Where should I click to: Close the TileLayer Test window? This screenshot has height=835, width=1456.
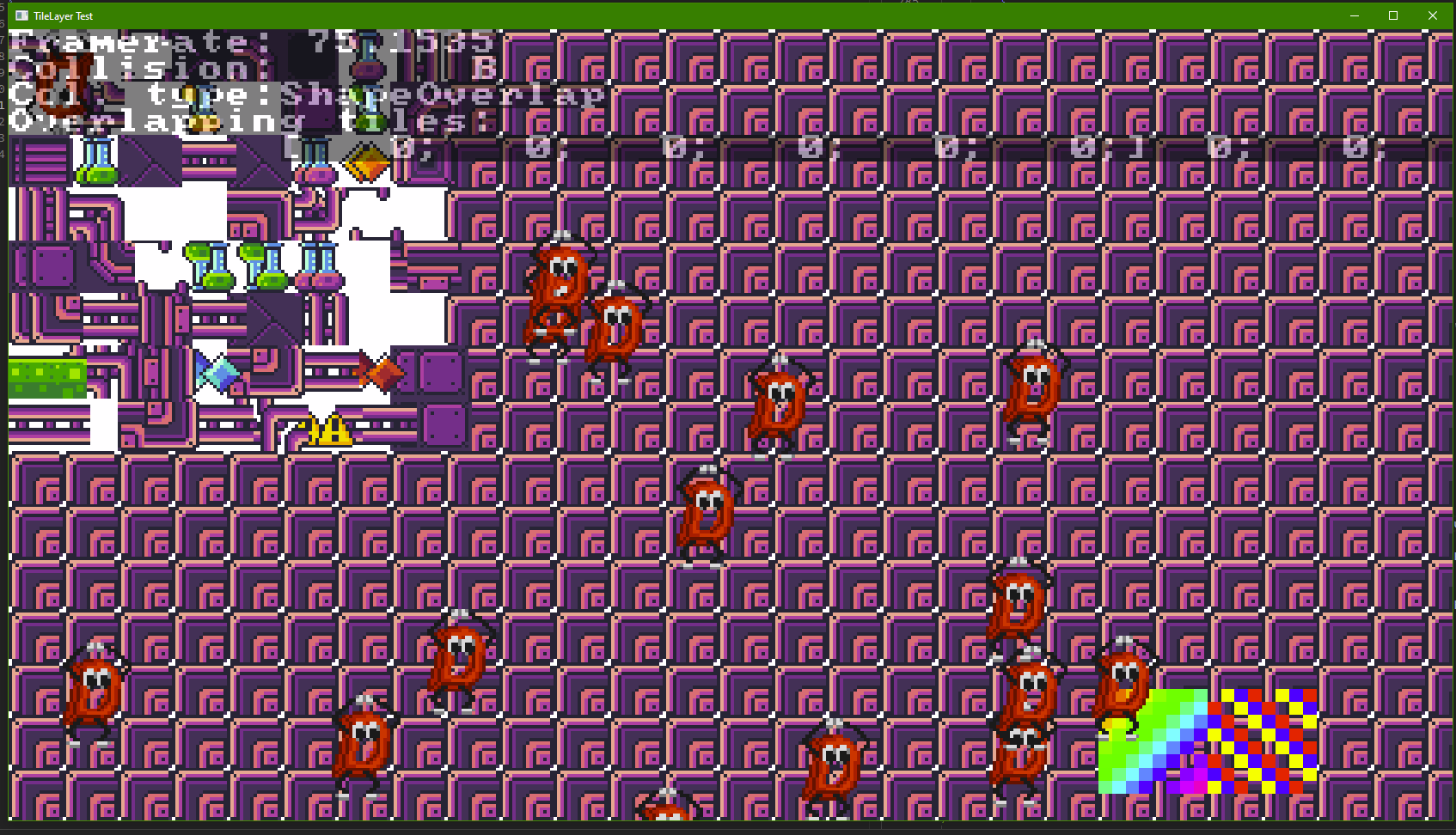pos(1432,15)
